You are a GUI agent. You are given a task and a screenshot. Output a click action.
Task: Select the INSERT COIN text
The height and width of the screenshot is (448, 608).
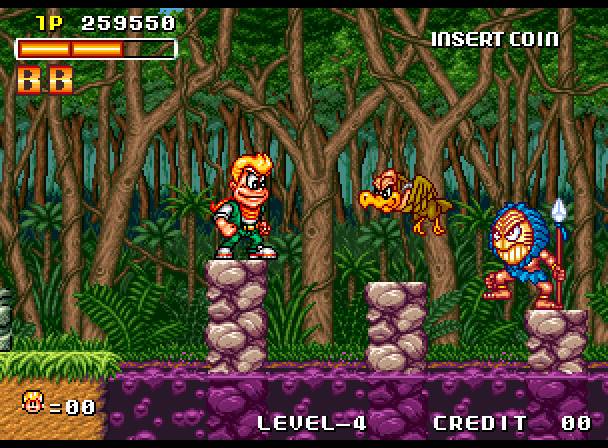click(494, 39)
